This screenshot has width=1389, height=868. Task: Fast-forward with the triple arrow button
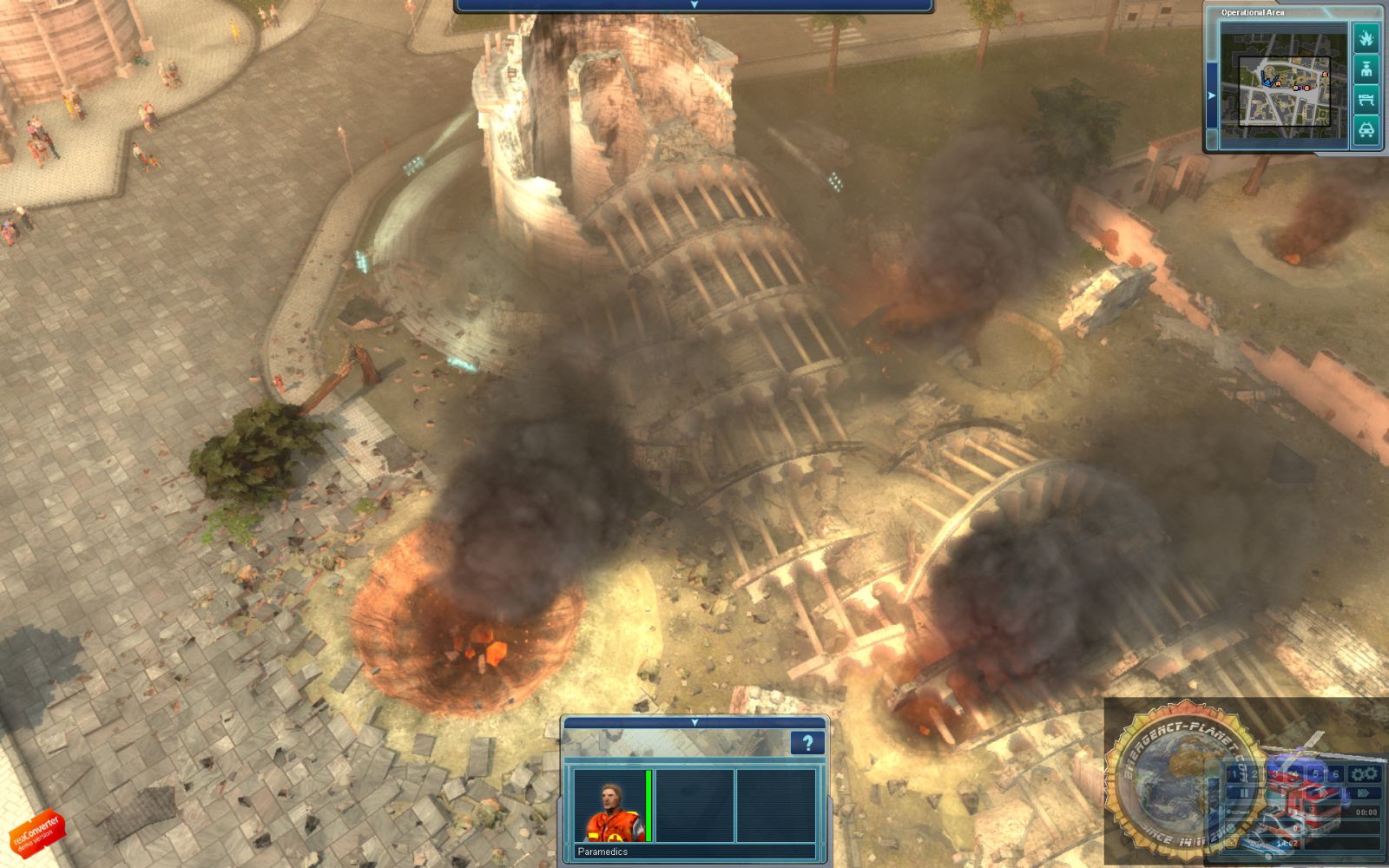(x=1364, y=792)
